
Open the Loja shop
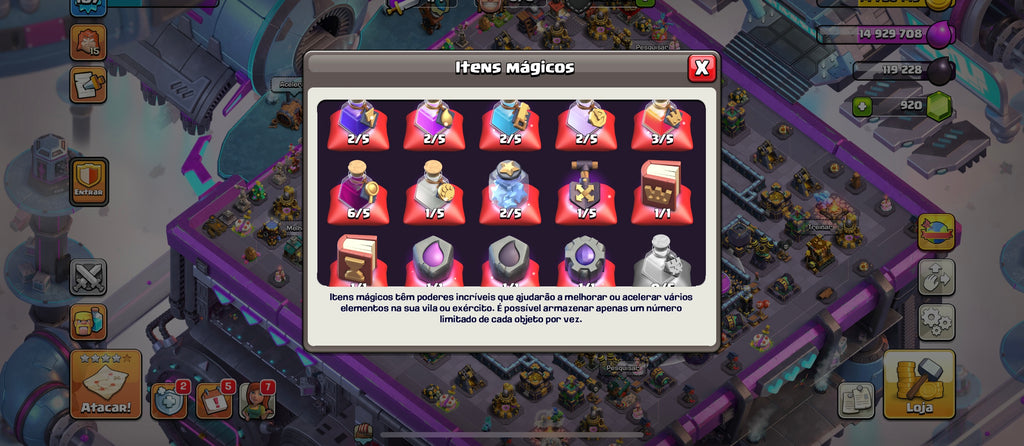click(918, 384)
